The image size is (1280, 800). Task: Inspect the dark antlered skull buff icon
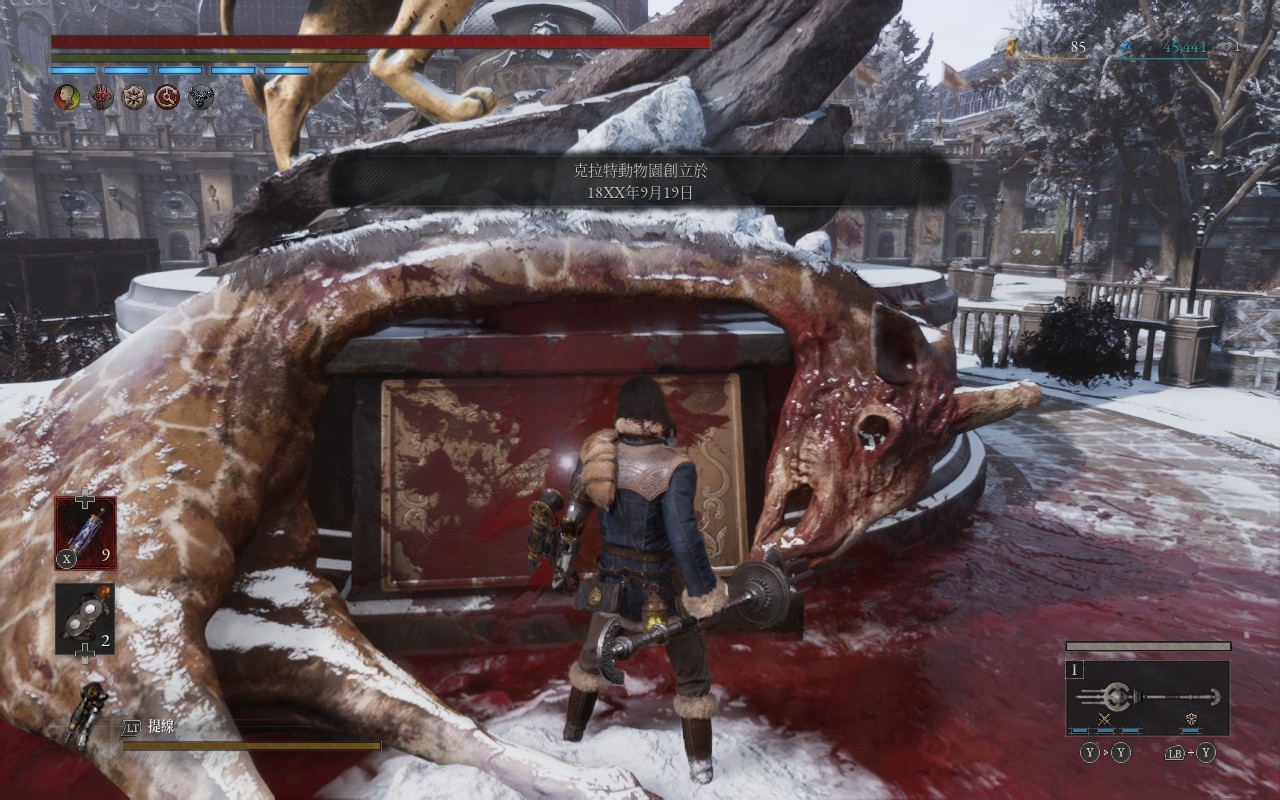point(200,97)
